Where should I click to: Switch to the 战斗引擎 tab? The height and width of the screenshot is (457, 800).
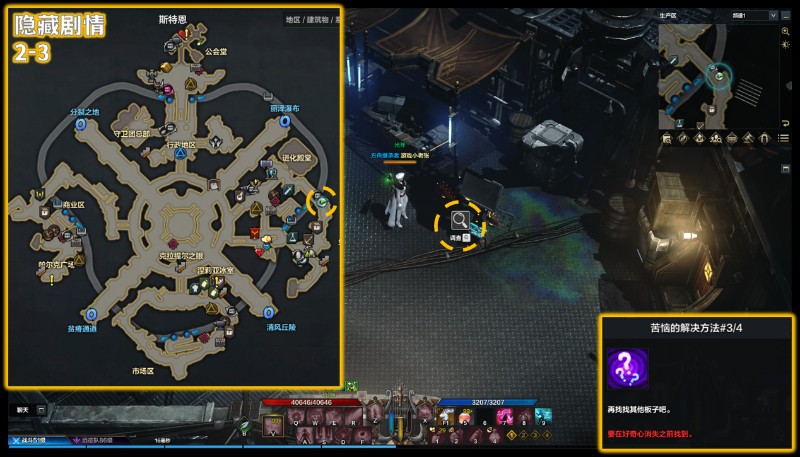pyautogui.click(x=30, y=440)
